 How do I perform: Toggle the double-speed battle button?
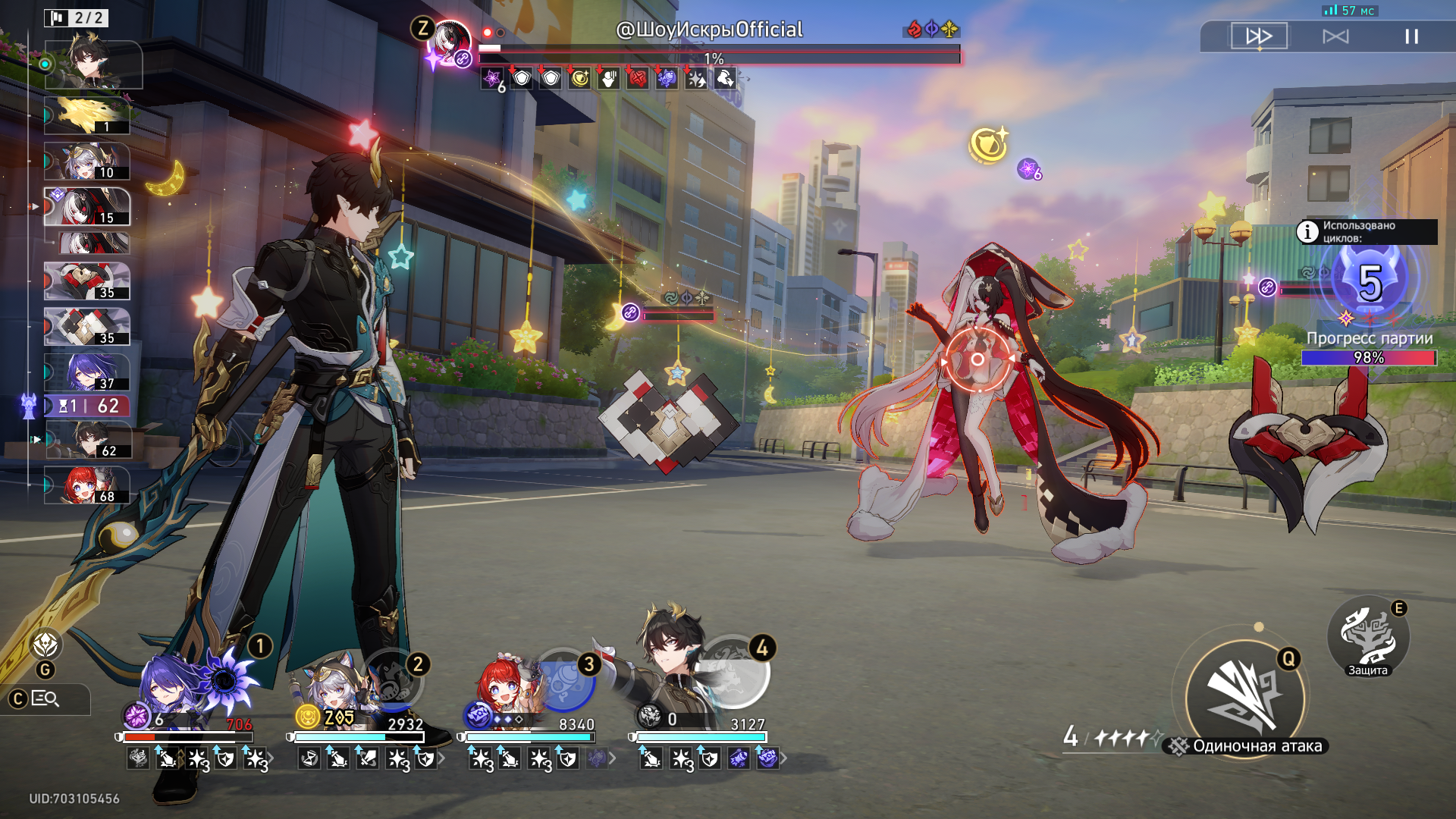1259,36
